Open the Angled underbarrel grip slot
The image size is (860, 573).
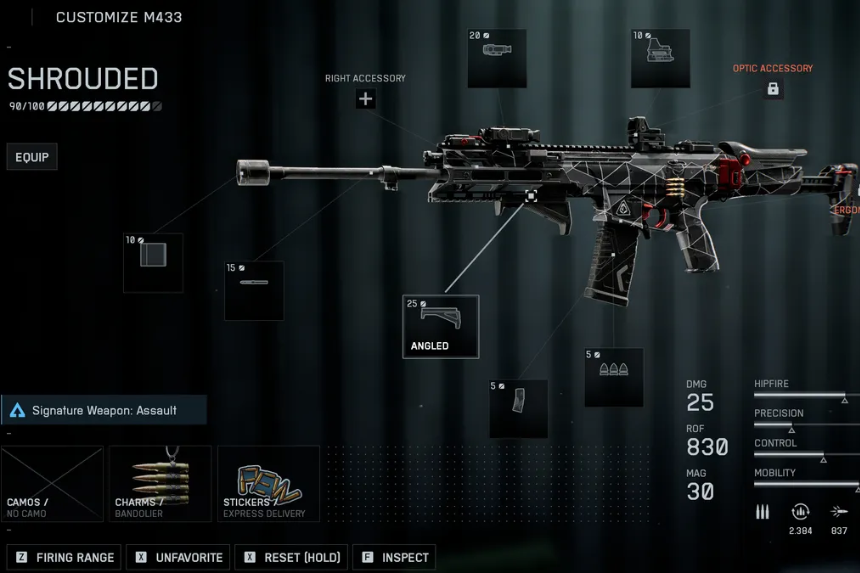(441, 326)
